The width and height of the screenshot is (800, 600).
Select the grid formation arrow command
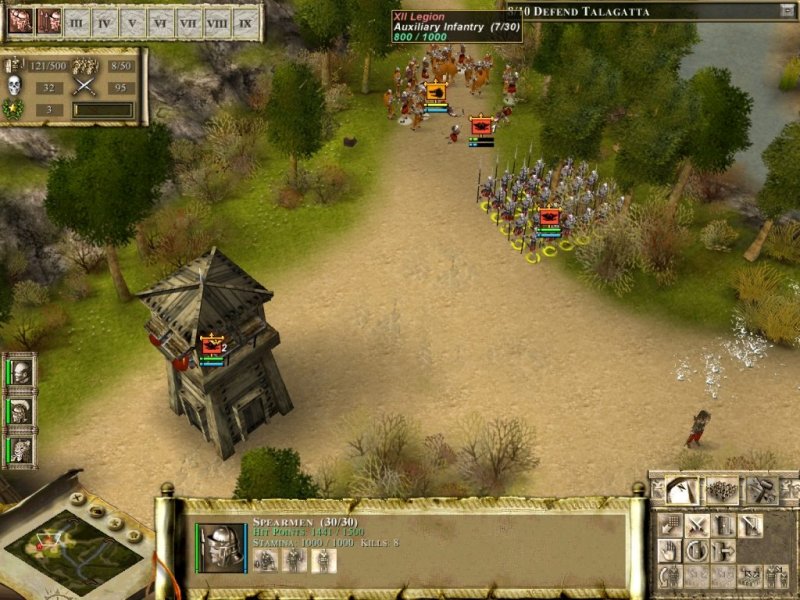click(x=668, y=525)
